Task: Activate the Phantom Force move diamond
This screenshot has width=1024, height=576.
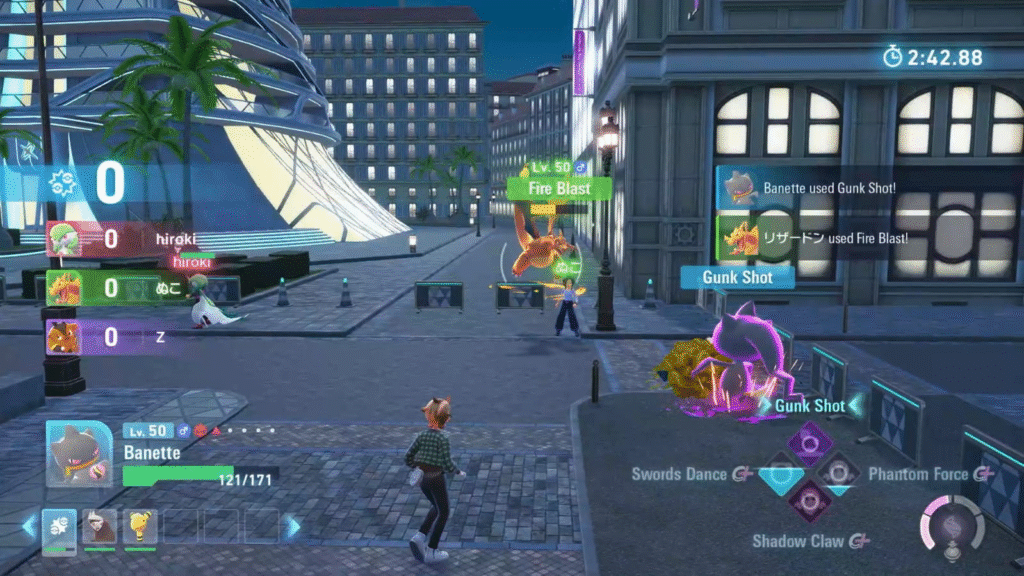Action: tap(838, 472)
